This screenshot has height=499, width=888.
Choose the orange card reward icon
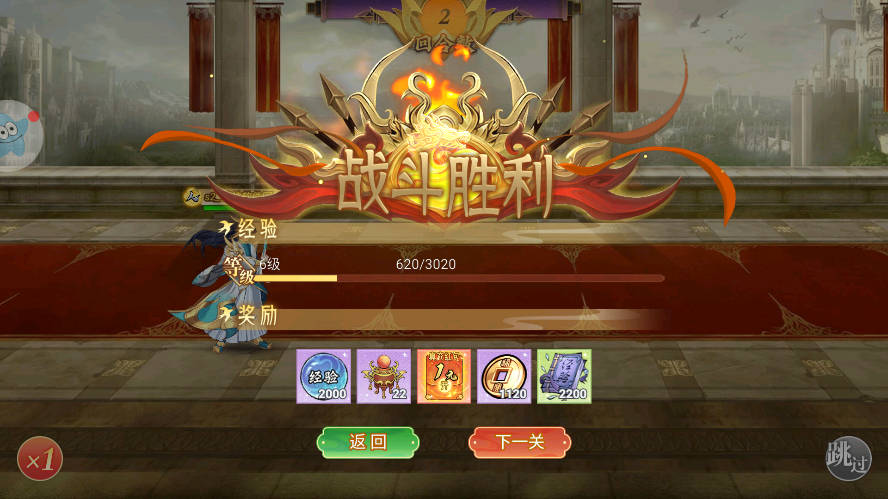click(444, 376)
